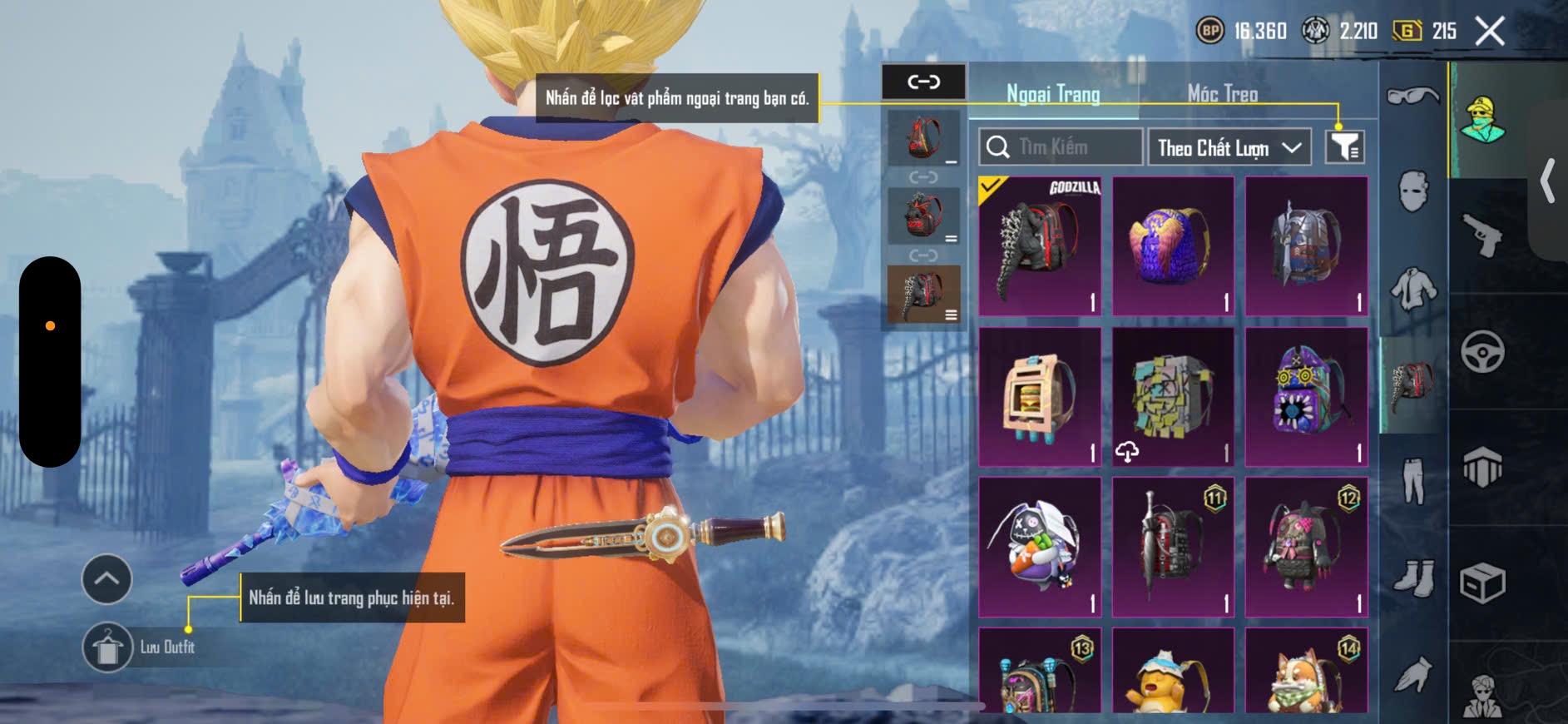The height and width of the screenshot is (724, 1568).
Task: Open the face mask category
Action: (x=1412, y=192)
